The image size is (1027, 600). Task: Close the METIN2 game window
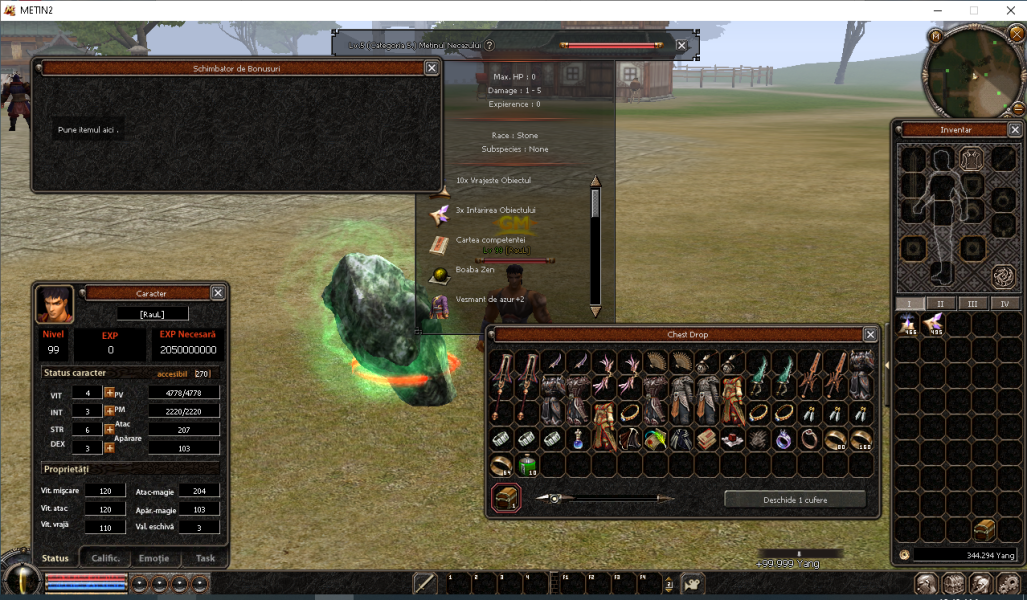(1008, 10)
